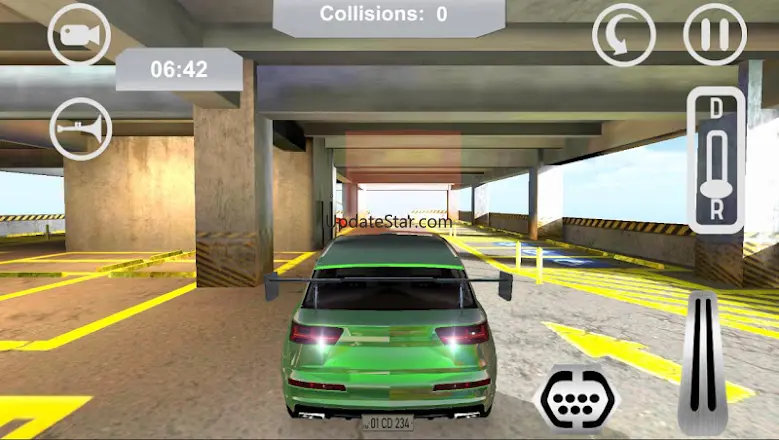The height and width of the screenshot is (440, 779).
Task: Restart the level with the circular arrow
Action: [x=623, y=35]
